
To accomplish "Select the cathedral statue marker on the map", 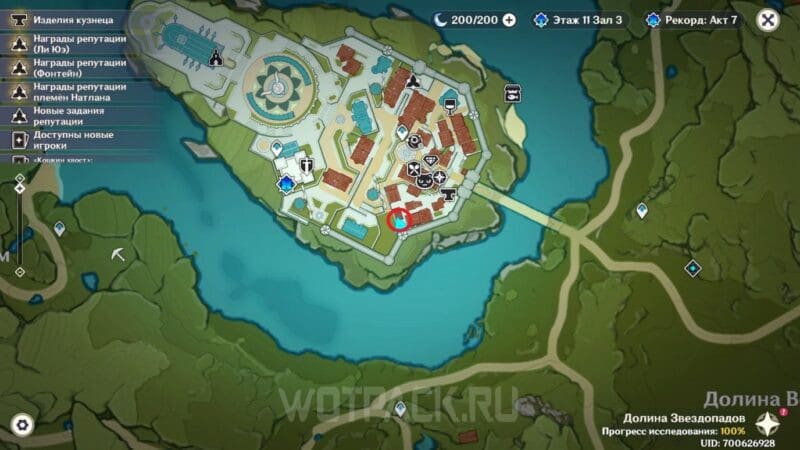I will 216,59.
